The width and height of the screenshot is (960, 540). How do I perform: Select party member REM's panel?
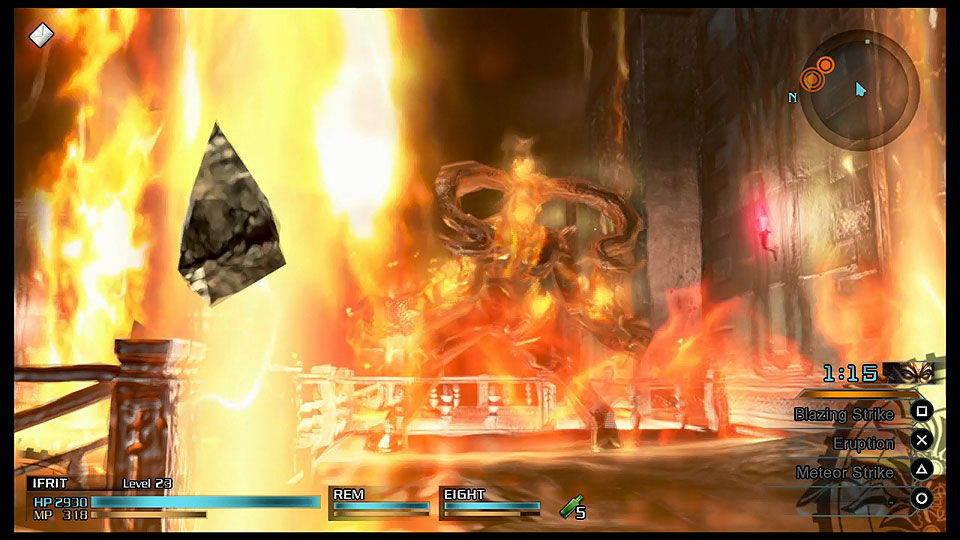(380, 501)
